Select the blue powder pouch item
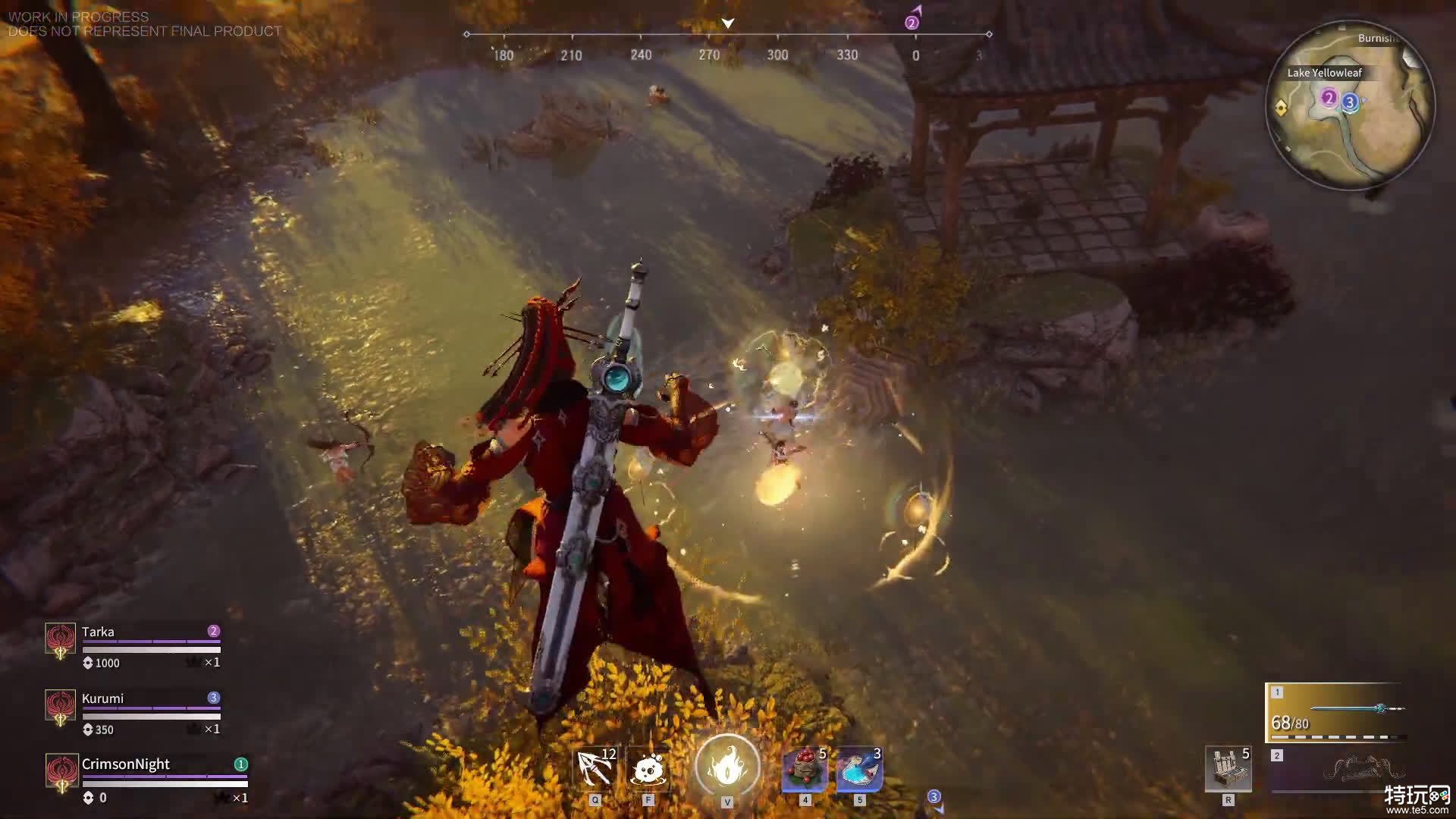 pyautogui.click(x=859, y=769)
